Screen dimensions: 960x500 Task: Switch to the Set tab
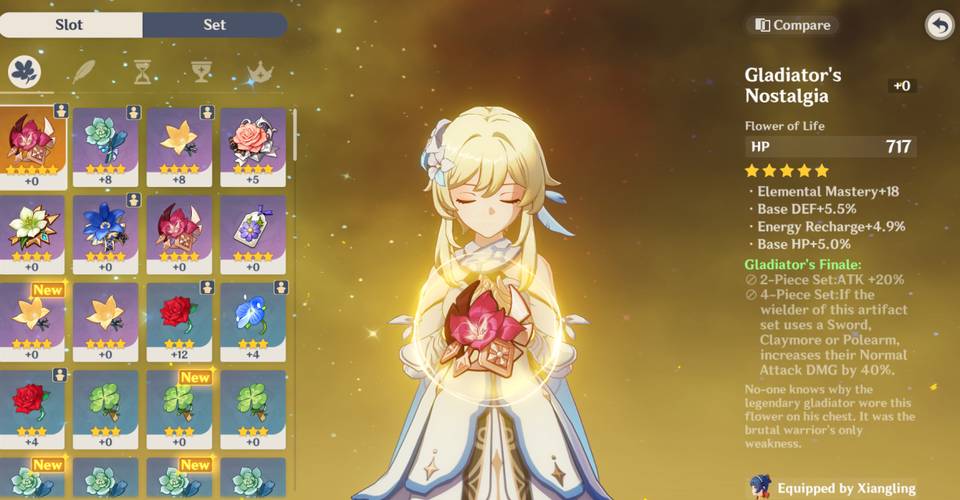pyautogui.click(x=215, y=24)
